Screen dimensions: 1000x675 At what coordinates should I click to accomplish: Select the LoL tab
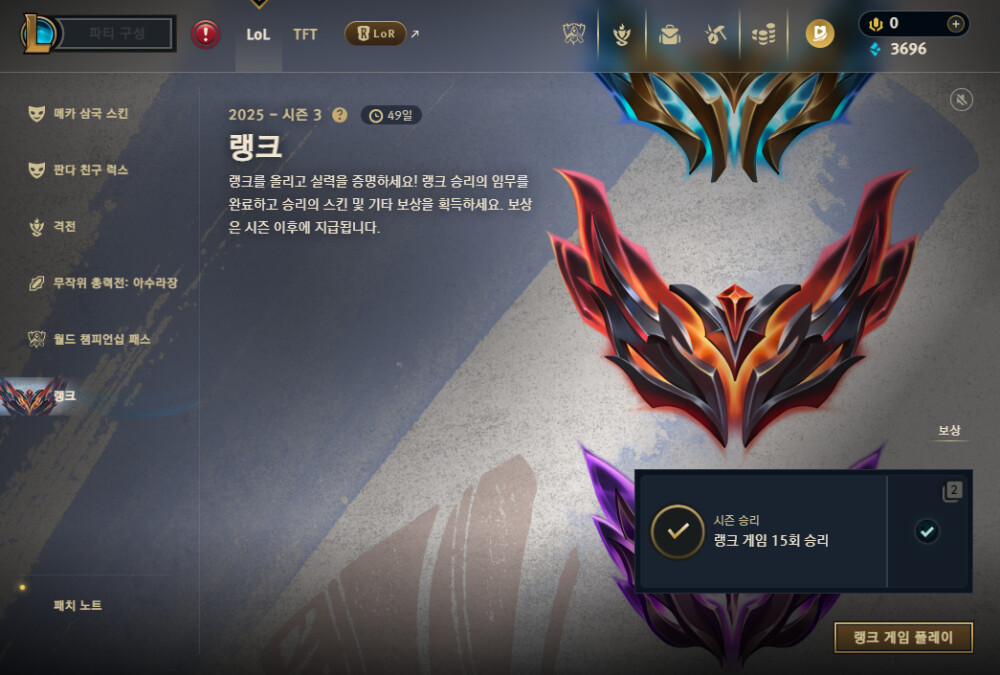coord(258,34)
